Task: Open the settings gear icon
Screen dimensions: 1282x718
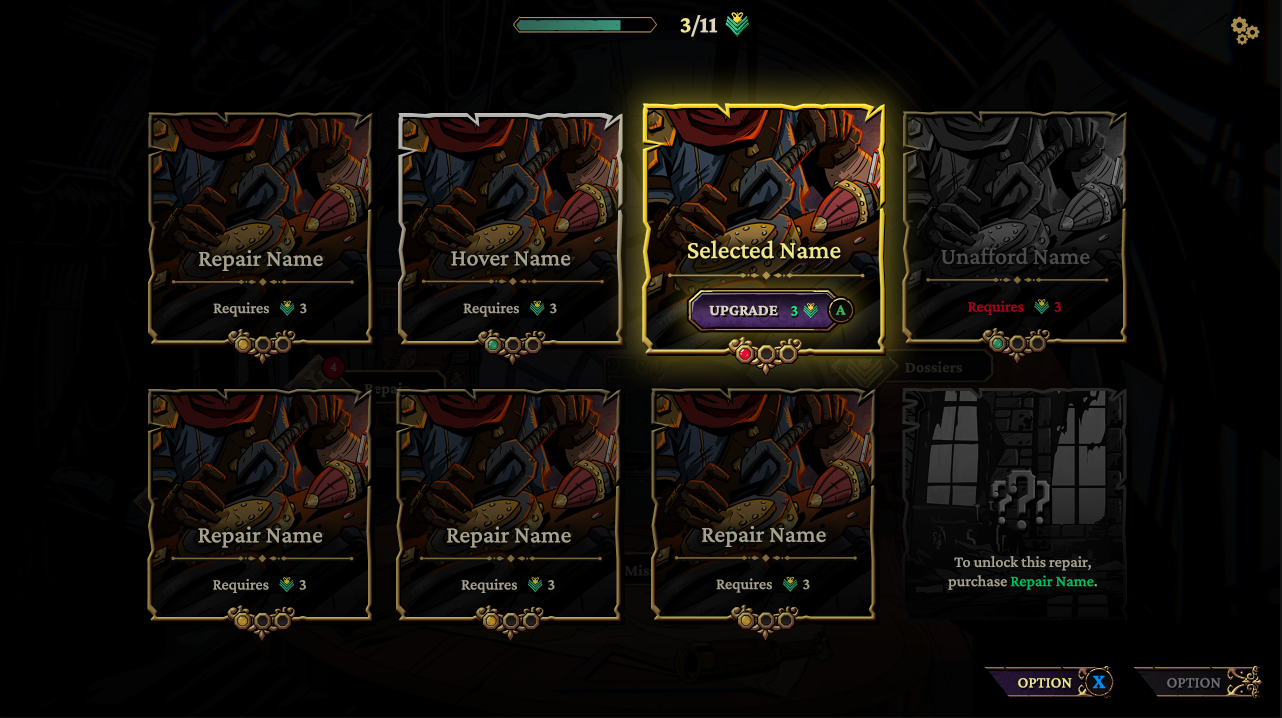Action: pyautogui.click(x=1244, y=30)
